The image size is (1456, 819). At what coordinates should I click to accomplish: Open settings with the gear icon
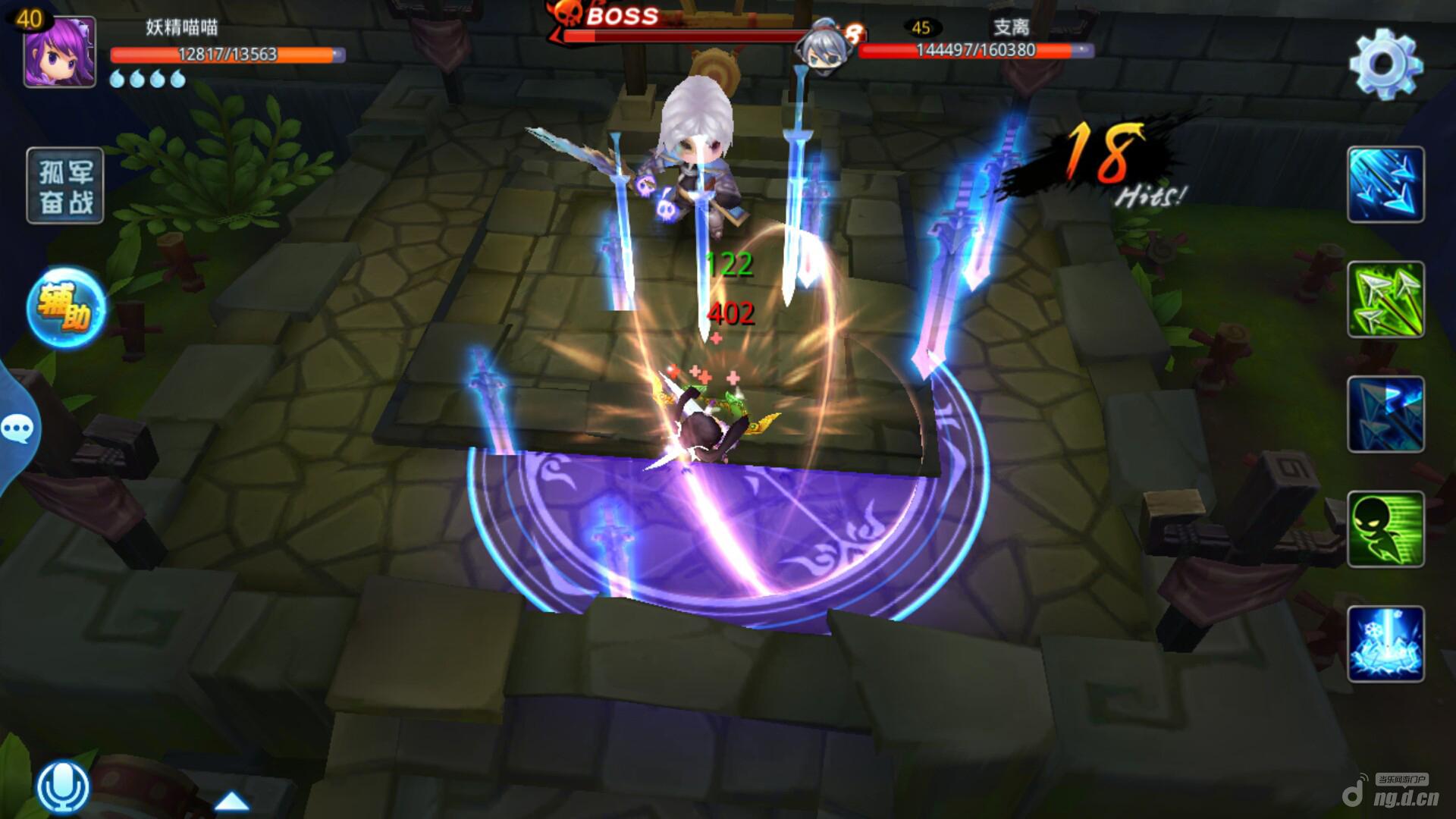tap(1385, 64)
